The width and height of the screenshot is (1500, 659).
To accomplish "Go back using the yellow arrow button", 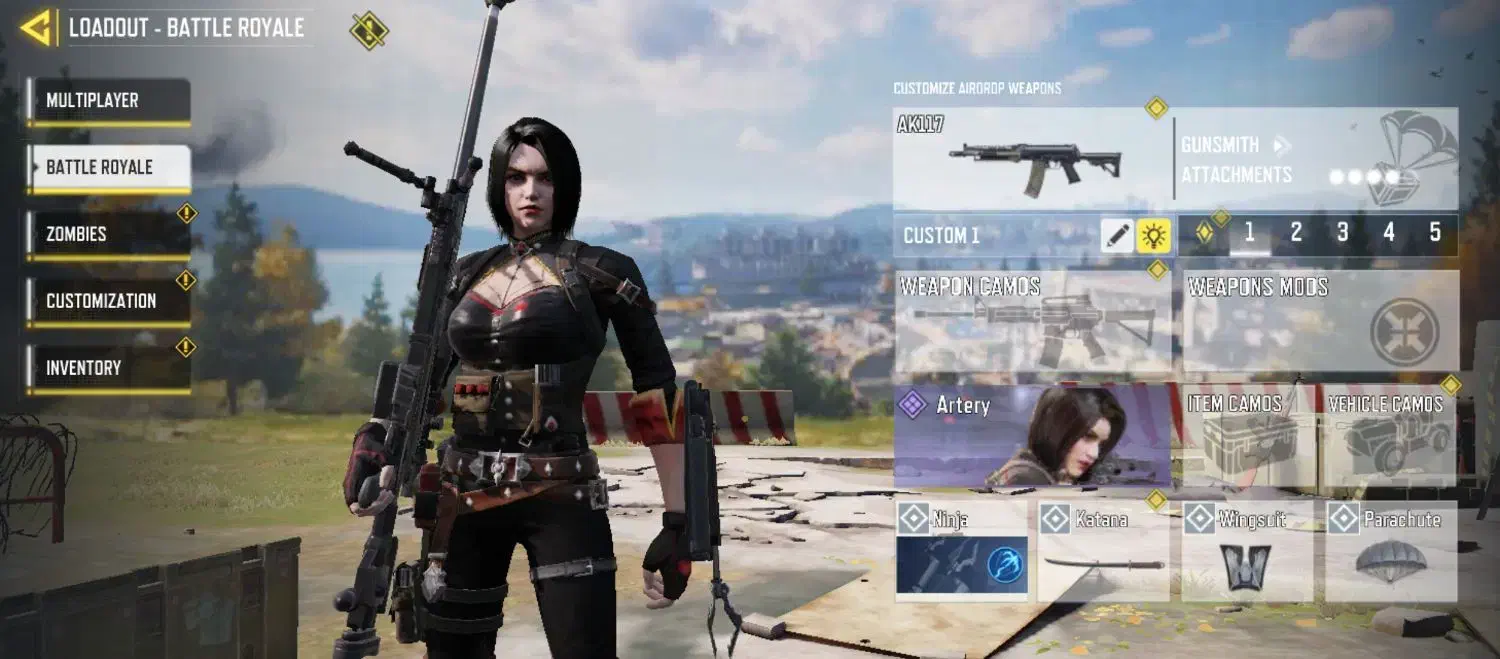I will coord(36,28).
